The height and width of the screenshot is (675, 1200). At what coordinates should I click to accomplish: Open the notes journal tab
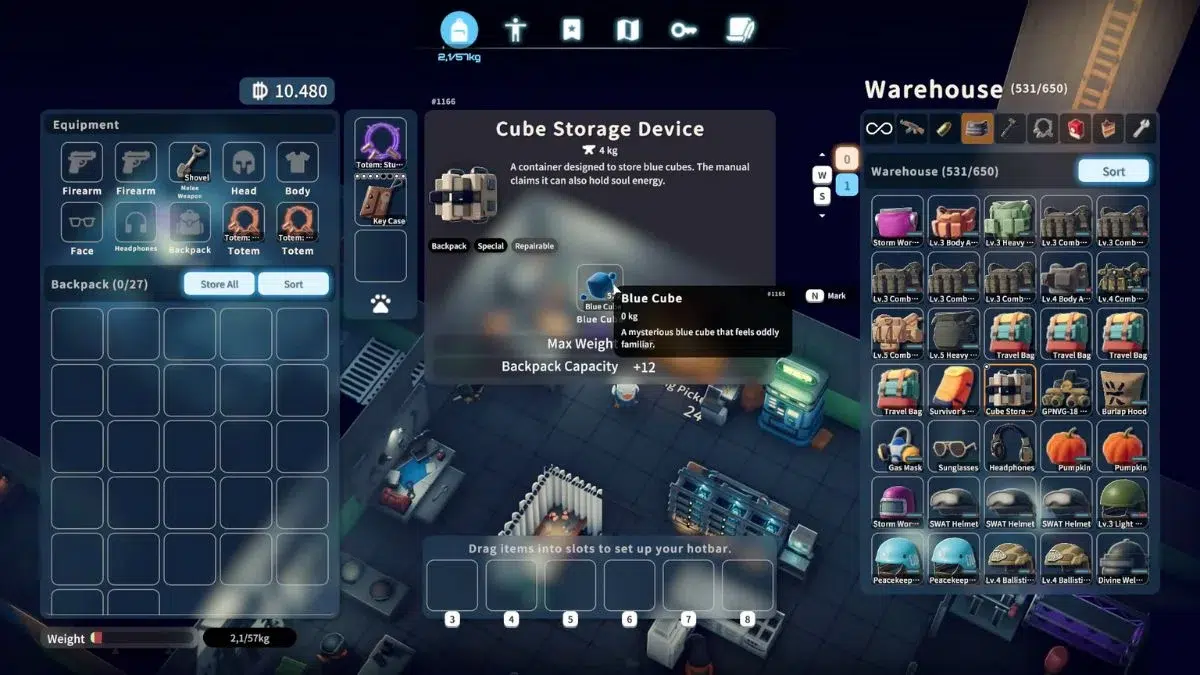pos(740,30)
